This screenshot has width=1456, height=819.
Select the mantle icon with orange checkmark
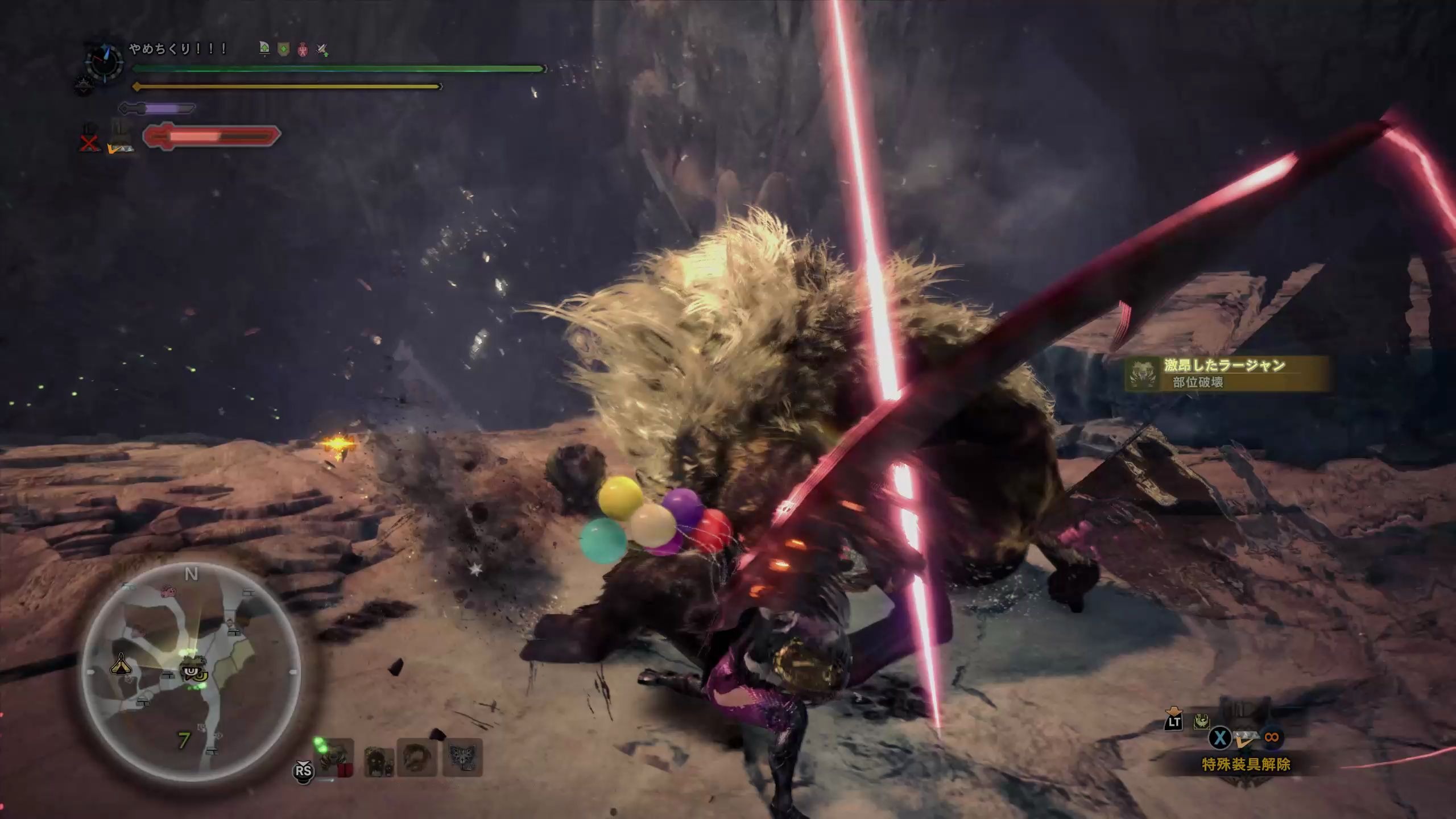(121, 139)
